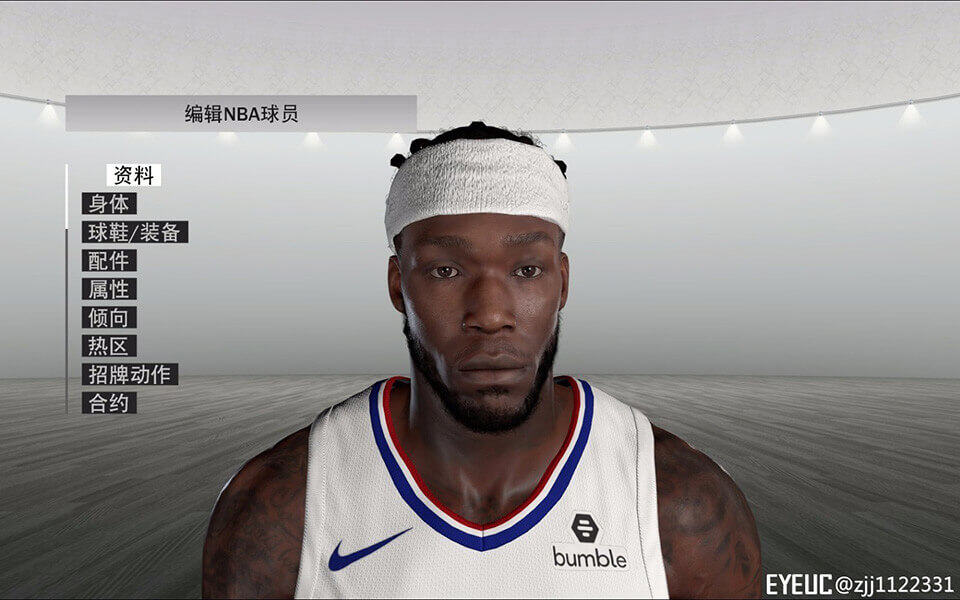Screen dimensions: 960x600
Task: Choose 招牌动作 signature moves
Action: click(x=130, y=375)
